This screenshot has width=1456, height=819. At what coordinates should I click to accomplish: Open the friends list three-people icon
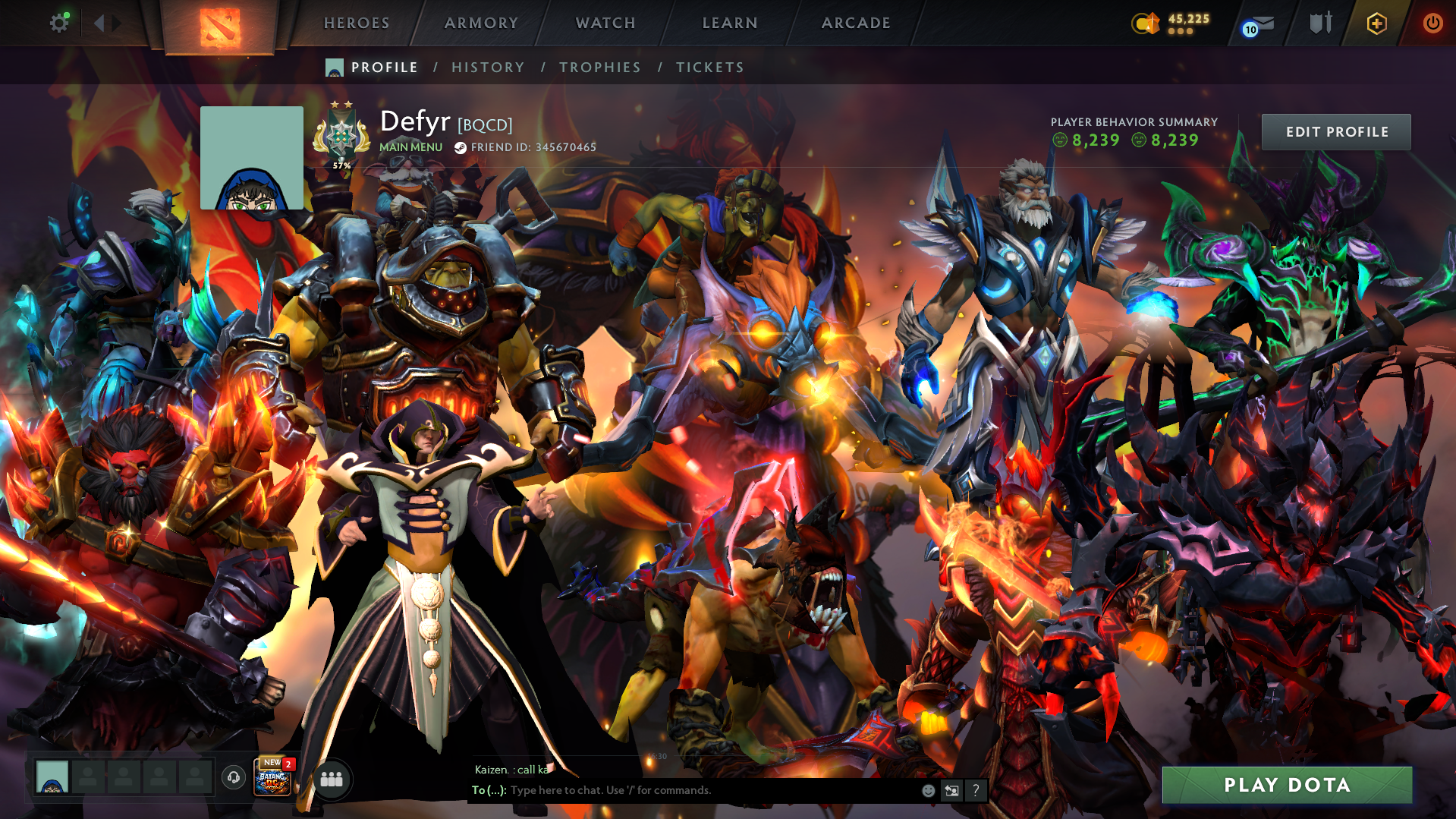pos(332,779)
